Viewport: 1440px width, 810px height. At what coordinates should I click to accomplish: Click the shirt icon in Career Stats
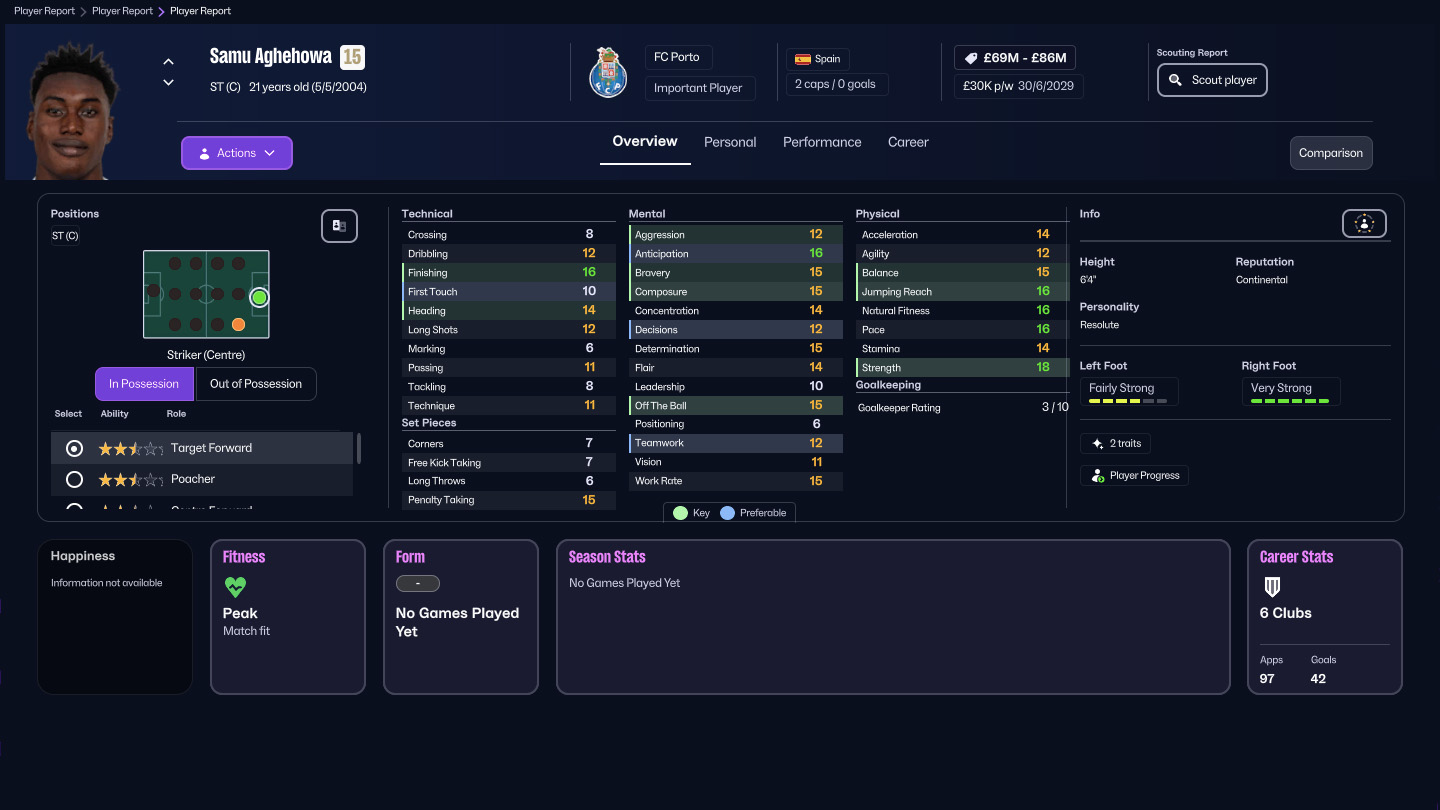tap(1272, 587)
